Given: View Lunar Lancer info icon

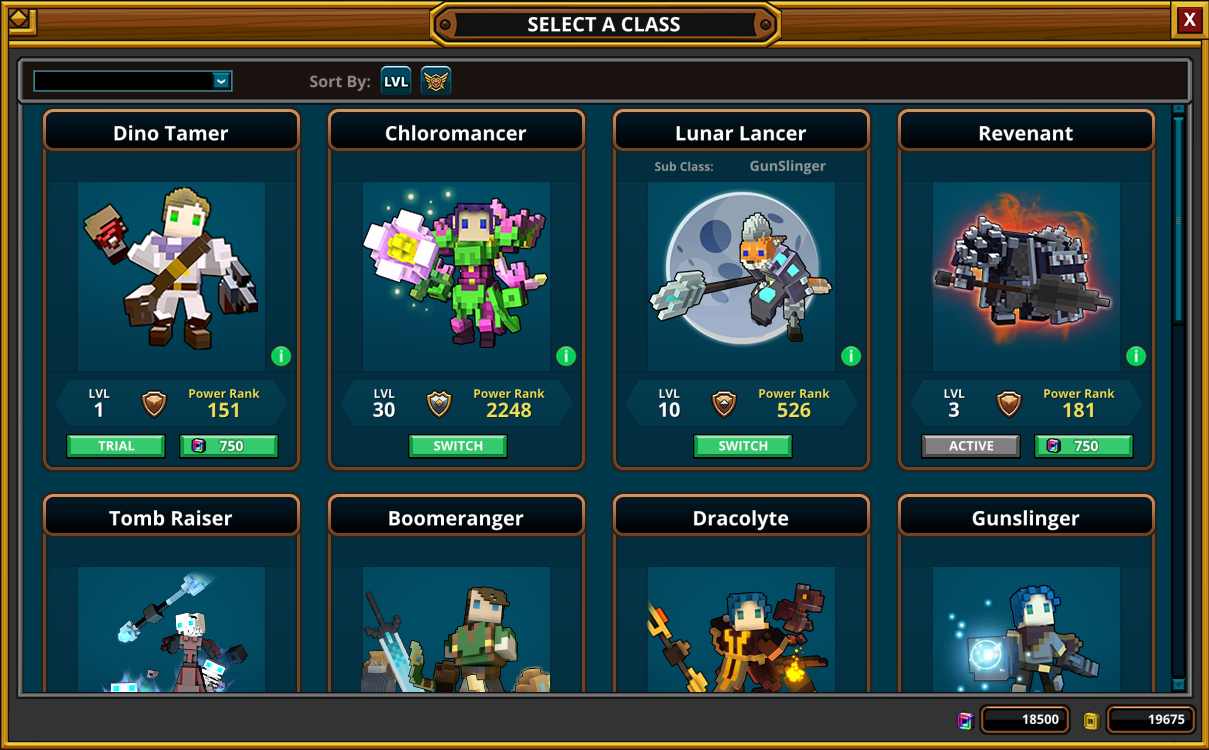Looking at the screenshot, I should click(851, 356).
